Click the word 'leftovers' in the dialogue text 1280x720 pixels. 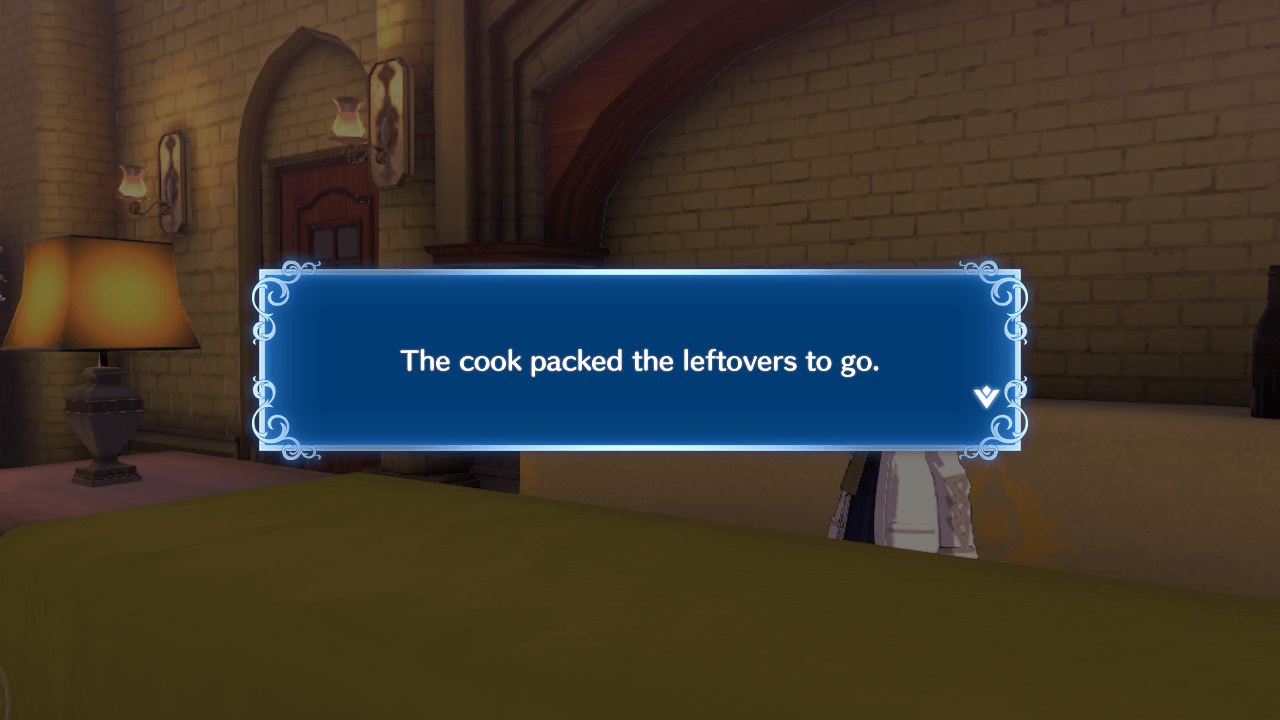point(740,361)
